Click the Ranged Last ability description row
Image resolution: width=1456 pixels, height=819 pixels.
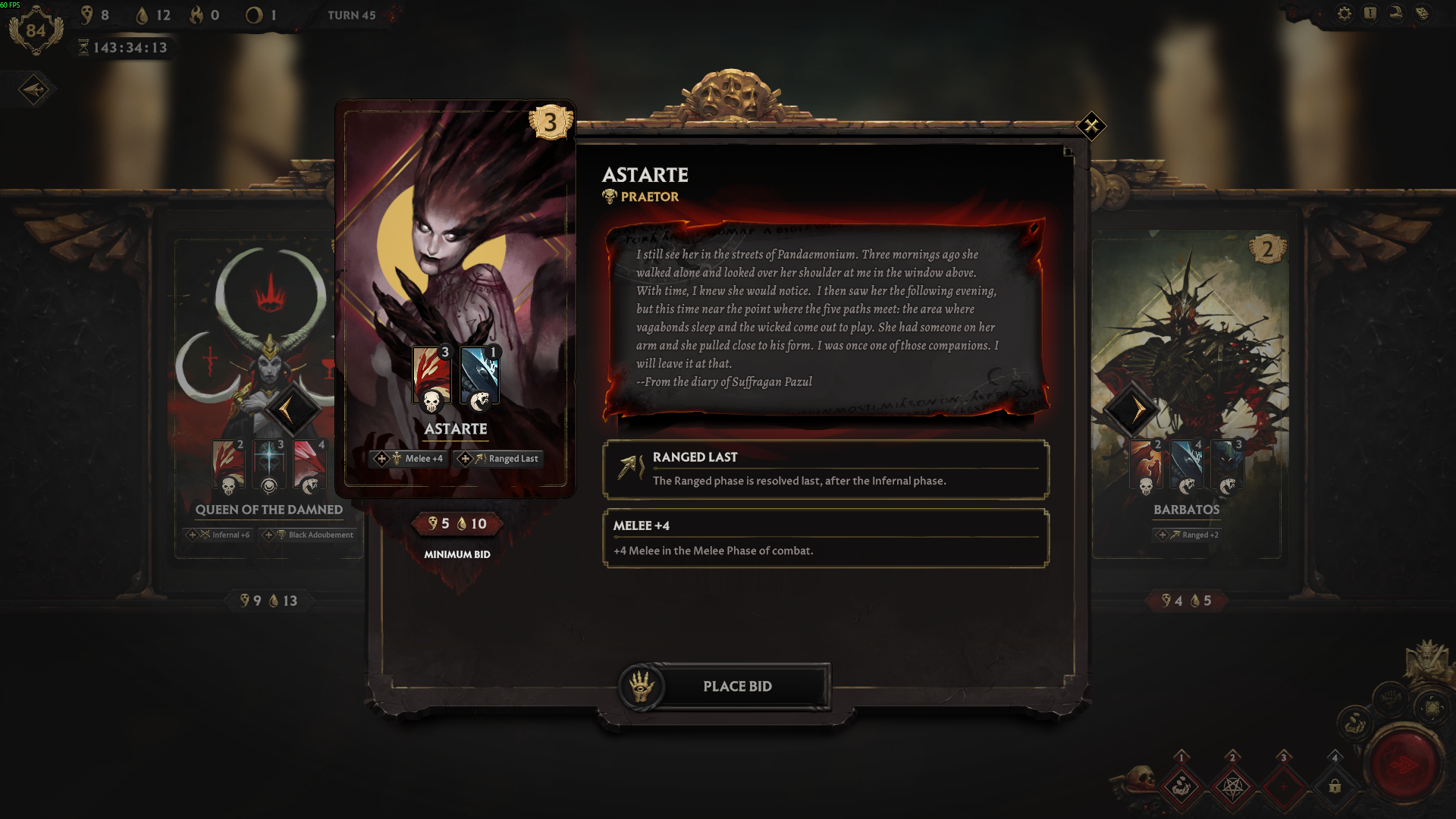pos(826,469)
